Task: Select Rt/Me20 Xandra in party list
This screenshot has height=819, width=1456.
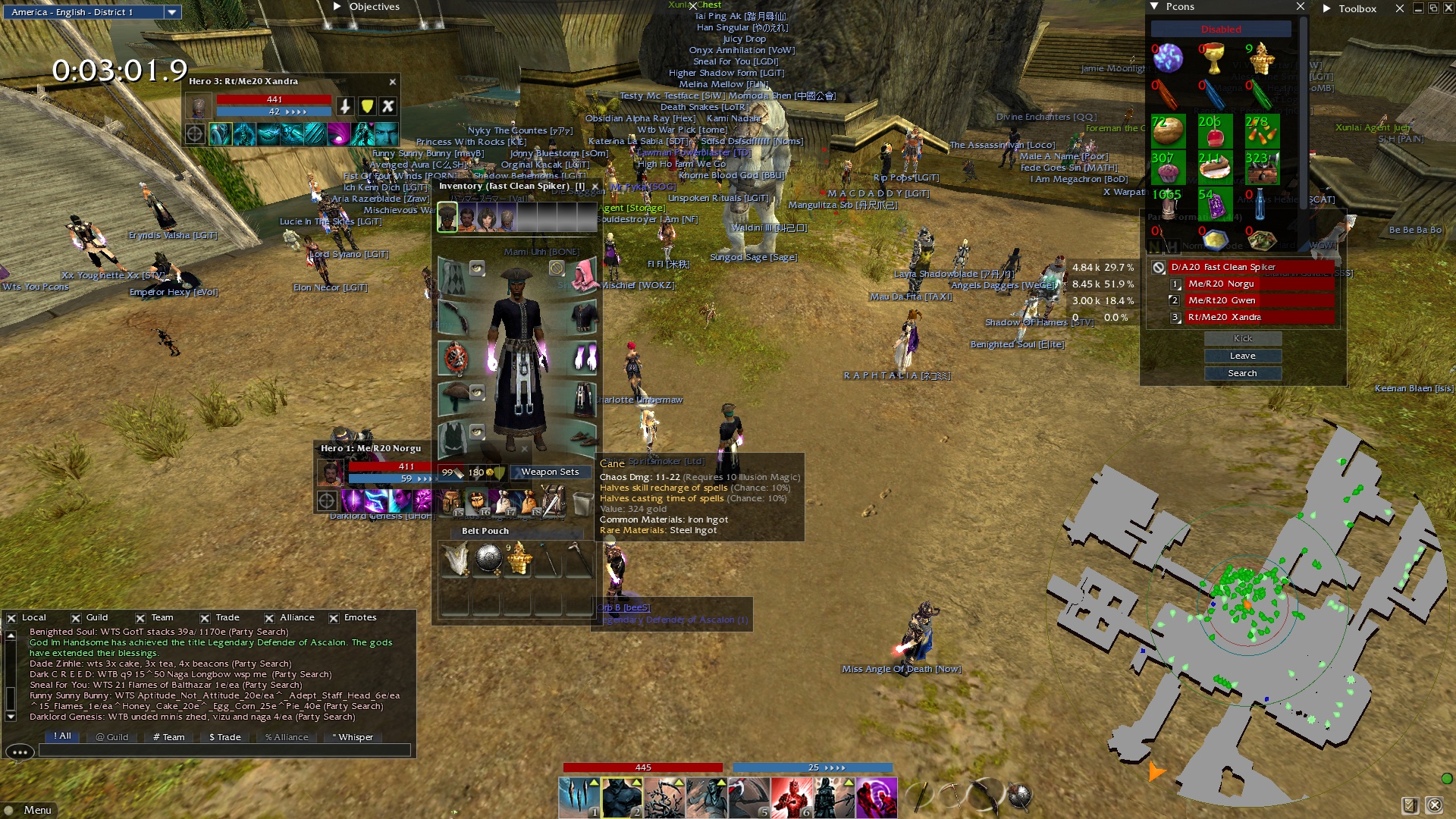Action: click(1224, 317)
